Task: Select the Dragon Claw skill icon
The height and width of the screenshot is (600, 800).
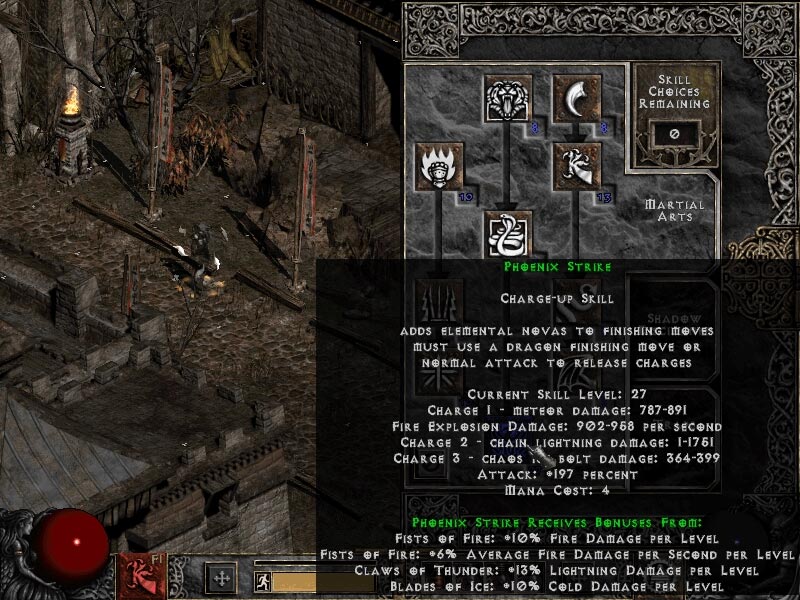Action: (575, 166)
